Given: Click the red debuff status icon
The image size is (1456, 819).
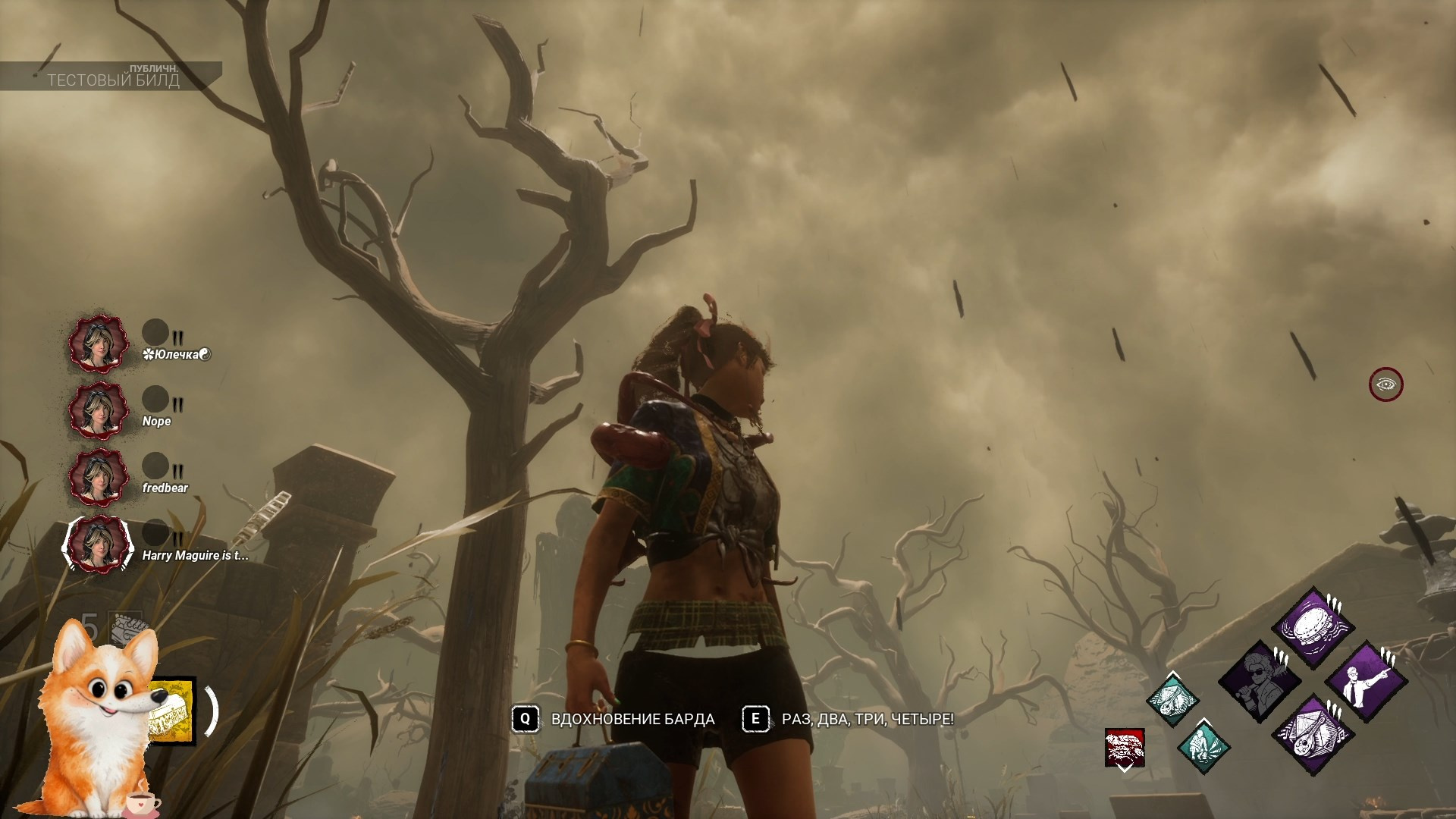Looking at the screenshot, I should point(1125,748).
